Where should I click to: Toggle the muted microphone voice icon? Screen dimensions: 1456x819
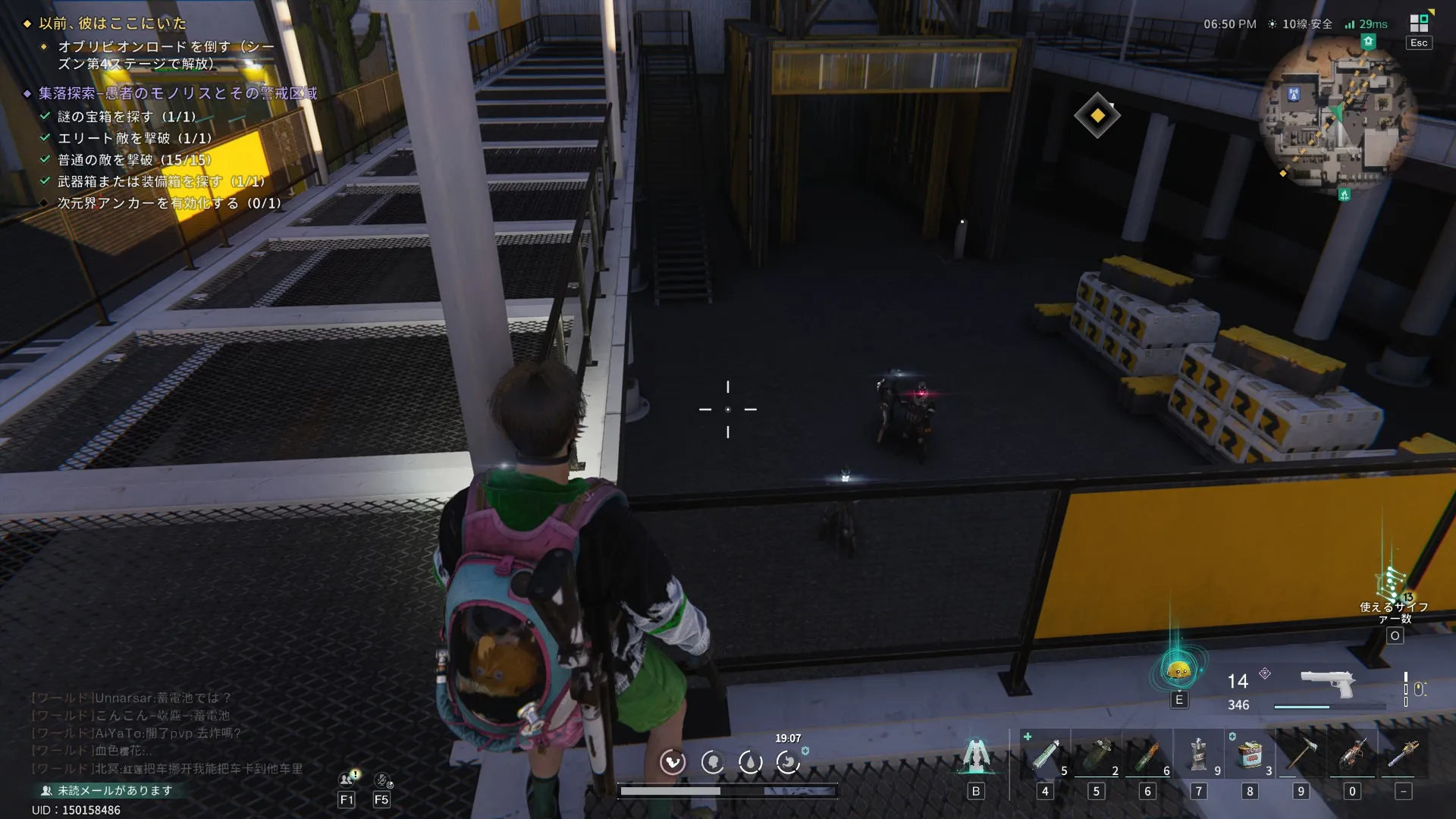tap(383, 780)
